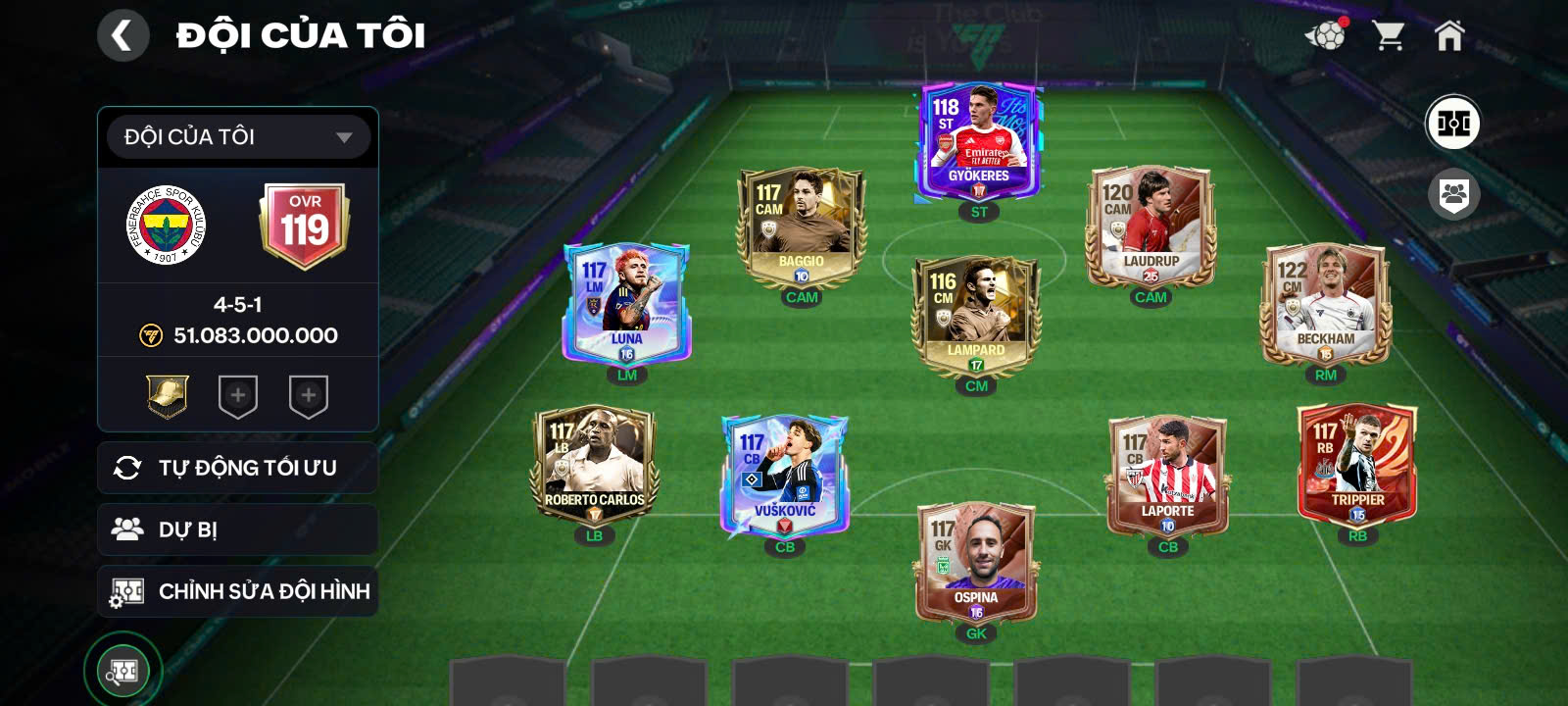Open the football news icon with red notification dot
Screen dimensions: 1568x706
pos(1328,34)
